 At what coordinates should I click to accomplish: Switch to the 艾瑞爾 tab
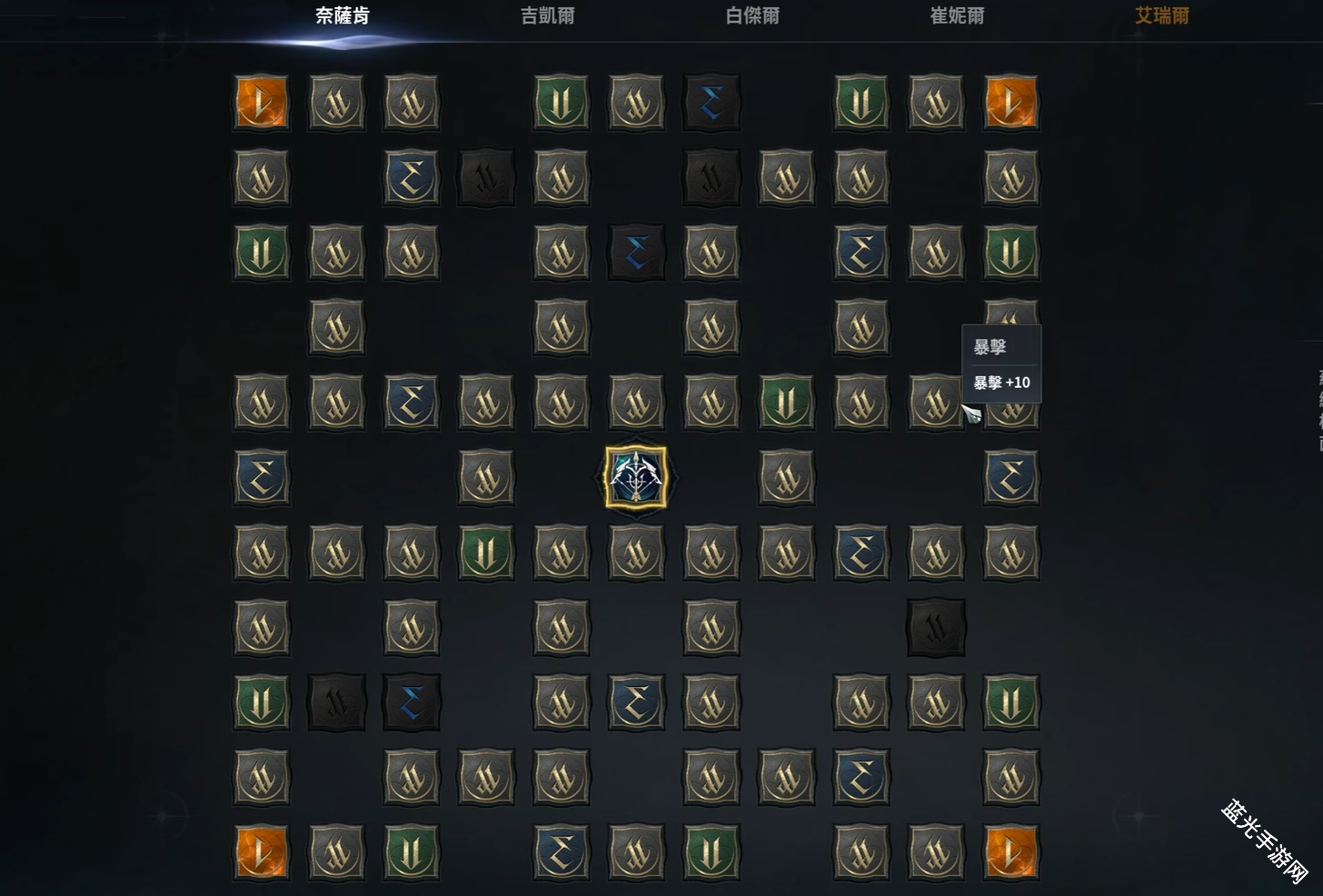tap(1161, 16)
